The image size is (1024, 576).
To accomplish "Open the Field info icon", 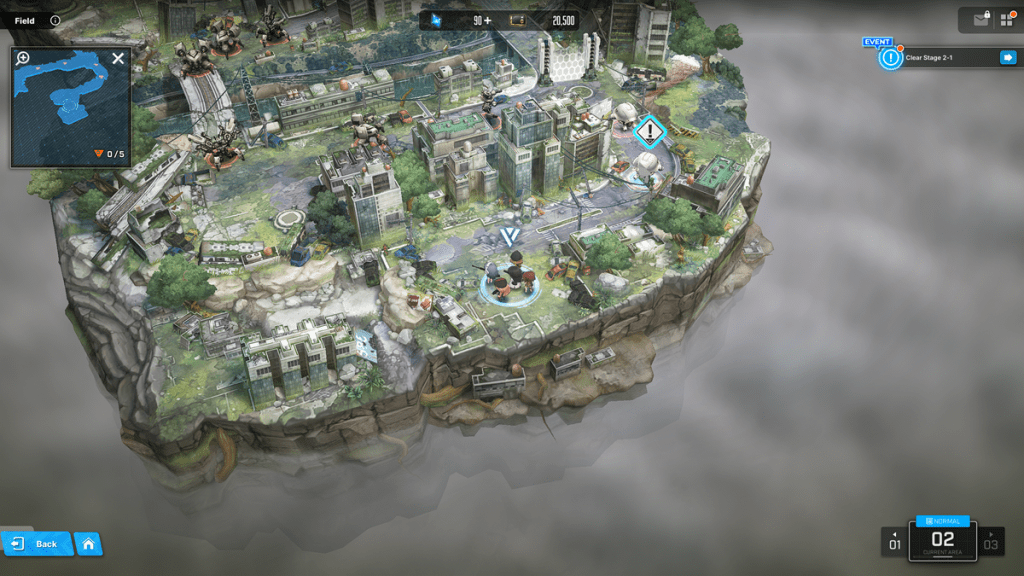I will (55, 20).
